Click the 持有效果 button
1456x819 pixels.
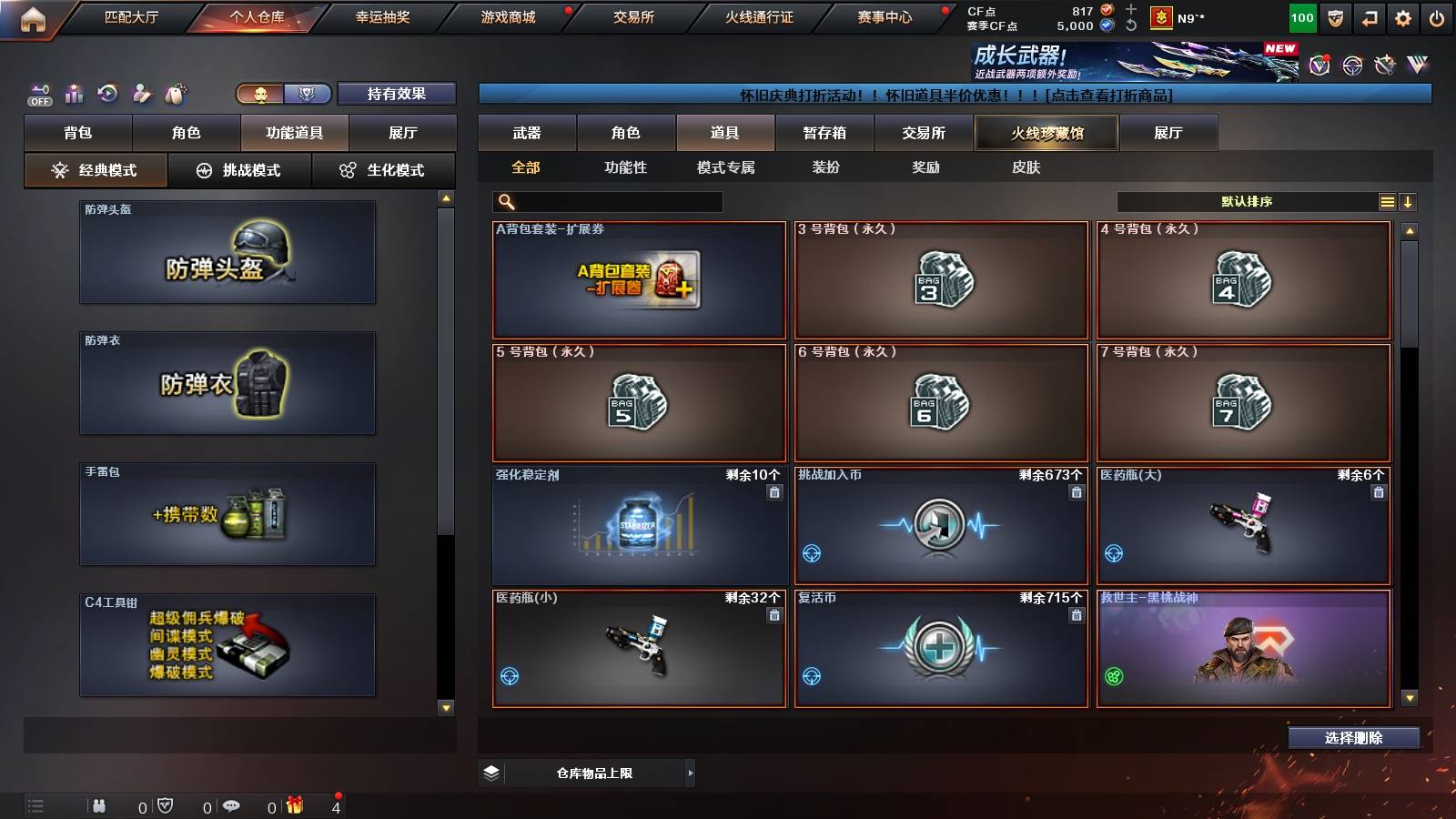(x=397, y=93)
